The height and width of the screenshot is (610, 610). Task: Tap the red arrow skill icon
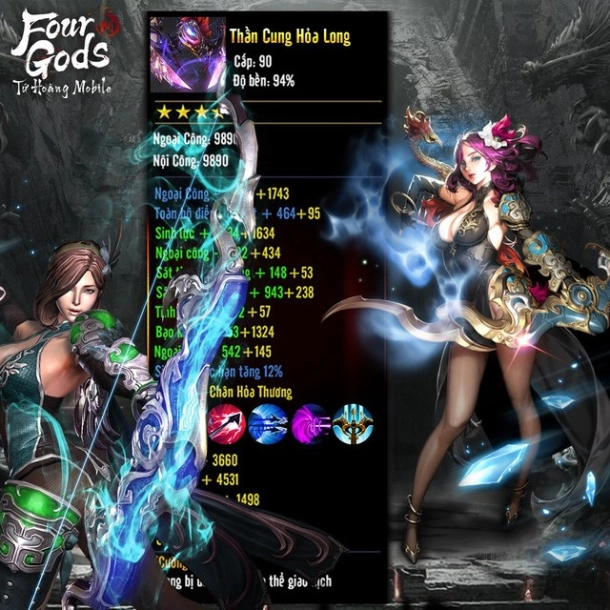pos(227,422)
